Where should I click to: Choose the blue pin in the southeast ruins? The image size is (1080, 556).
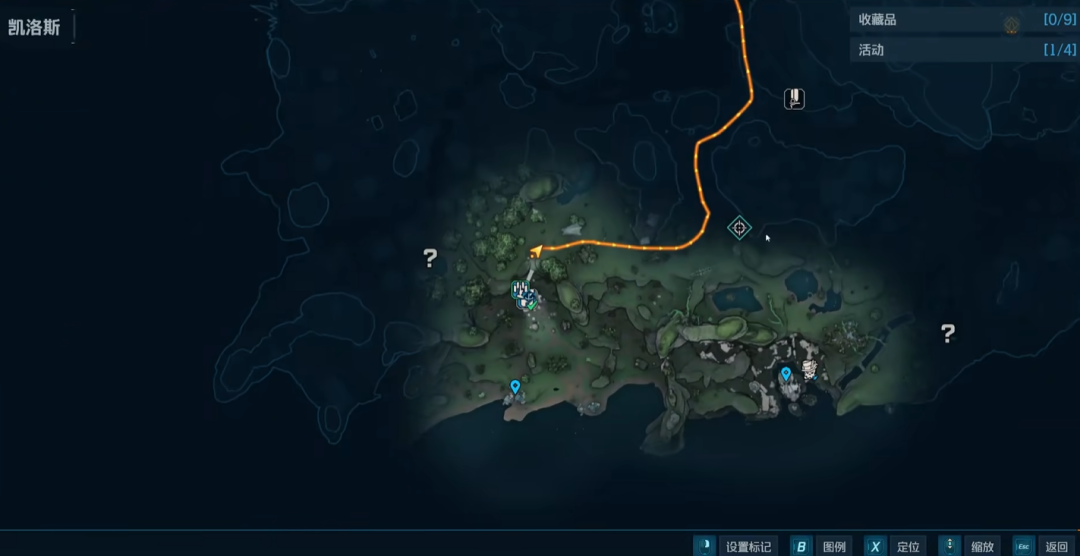point(786,374)
